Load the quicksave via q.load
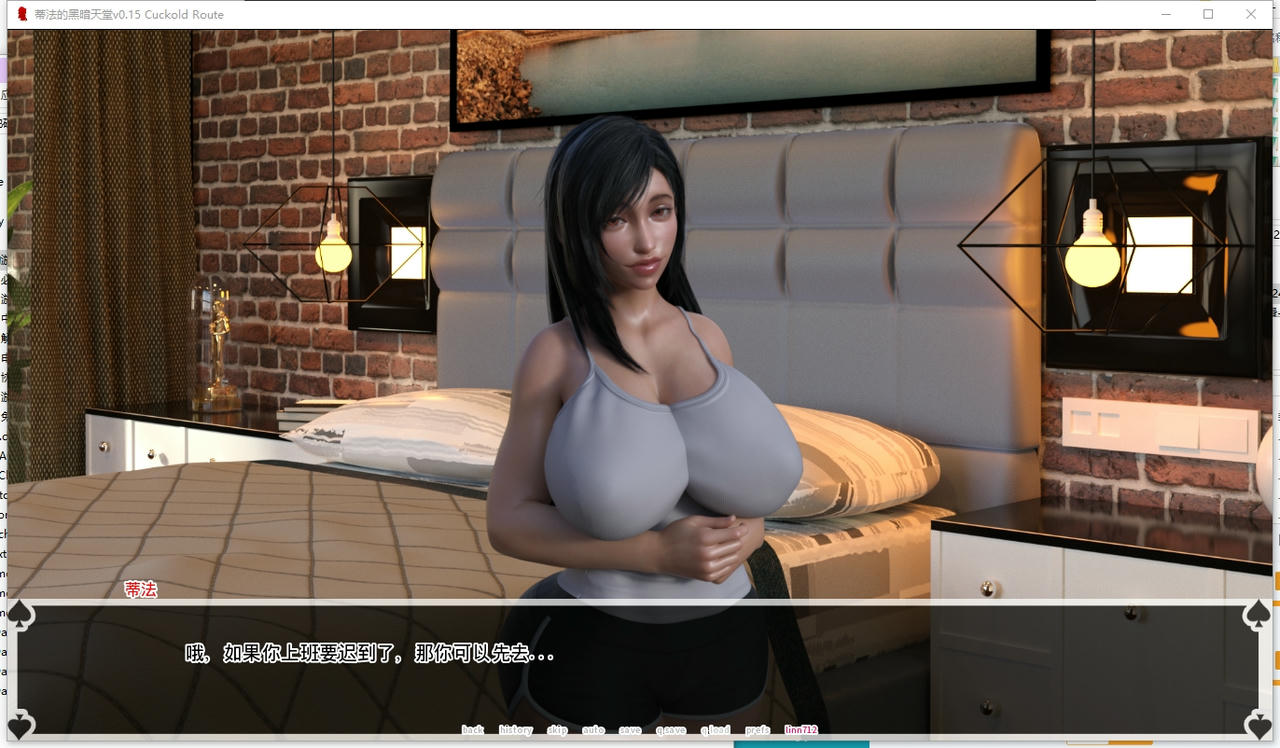Screen dimensions: 1280x748 [x=714, y=730]
